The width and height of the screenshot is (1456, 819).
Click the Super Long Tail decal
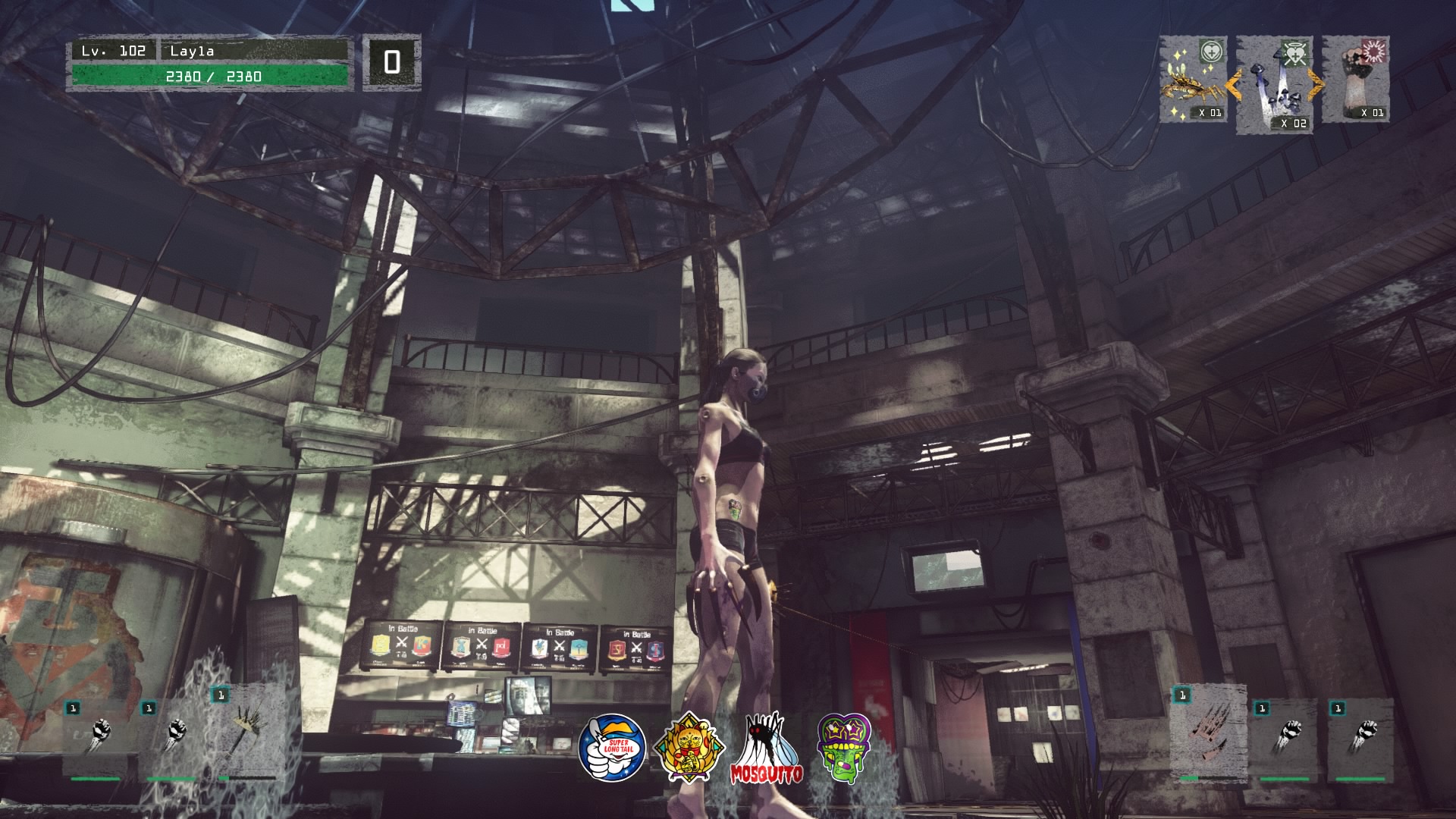click(x=612, y=748)
